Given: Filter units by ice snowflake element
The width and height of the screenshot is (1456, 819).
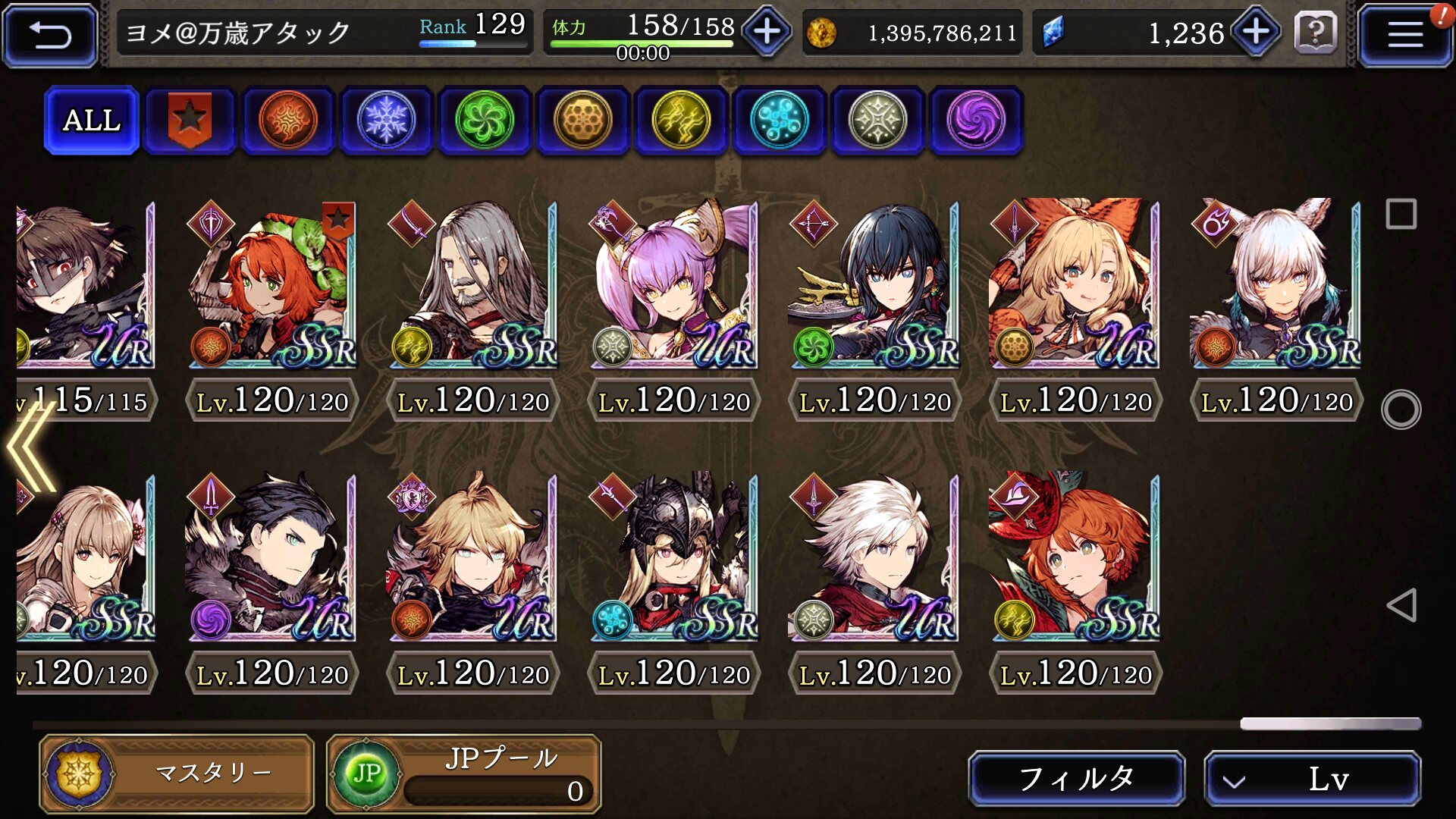Looking at the screenshot, I should [386, 121].
